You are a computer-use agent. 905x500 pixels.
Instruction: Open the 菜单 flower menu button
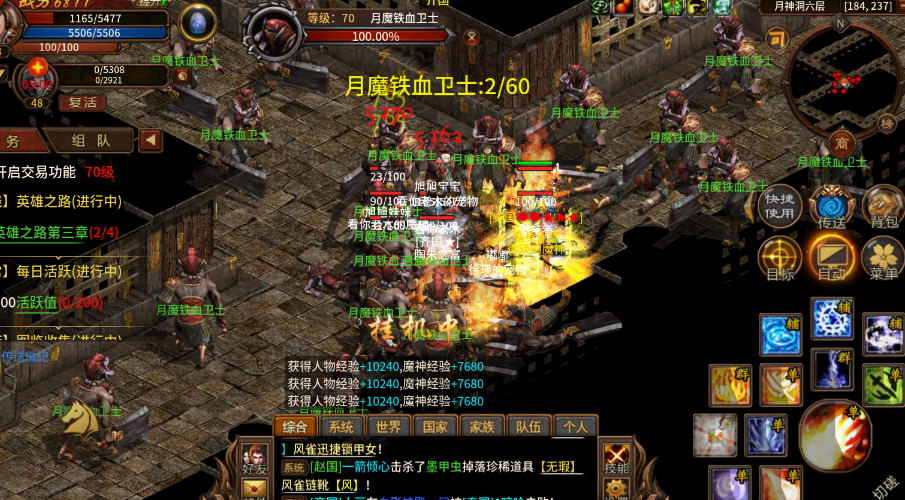click(x=881, y=256)
